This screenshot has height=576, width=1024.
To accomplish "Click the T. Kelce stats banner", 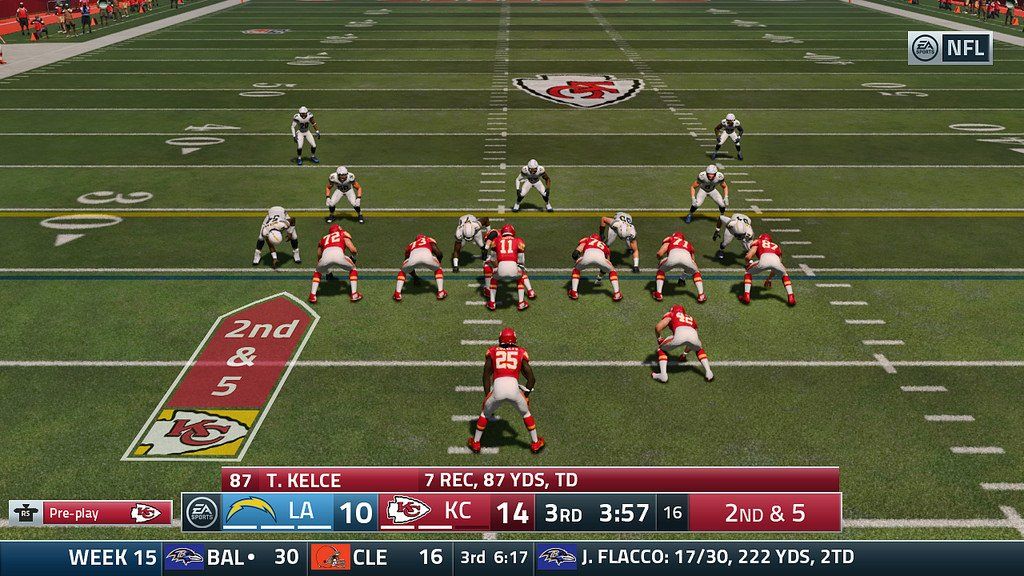I will (x=530, y=480).
